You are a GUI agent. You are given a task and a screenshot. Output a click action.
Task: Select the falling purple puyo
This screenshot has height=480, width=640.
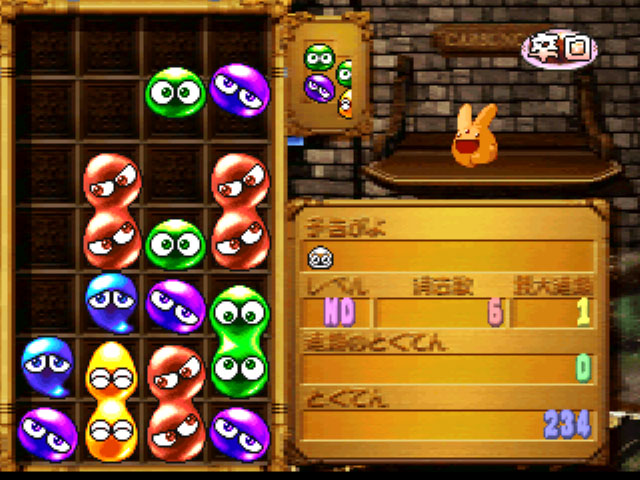tap(240, 88)
